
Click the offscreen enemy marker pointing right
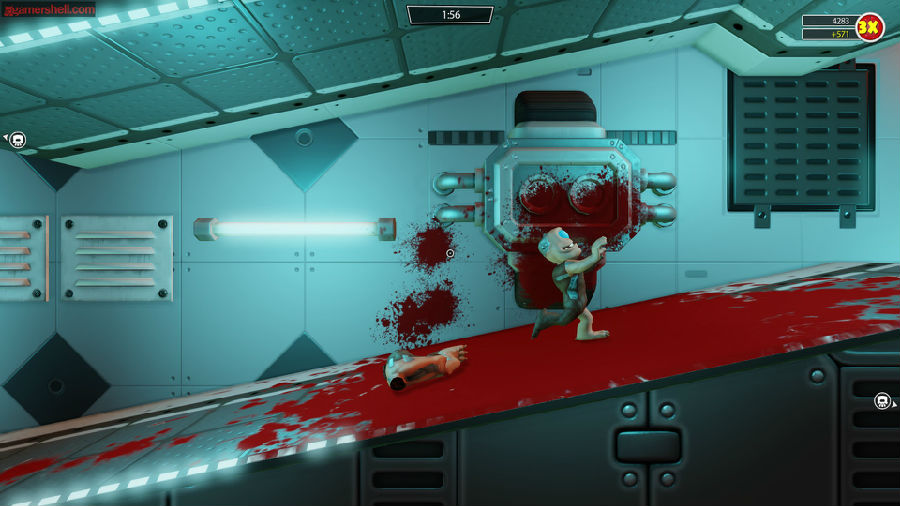point(883,401)
